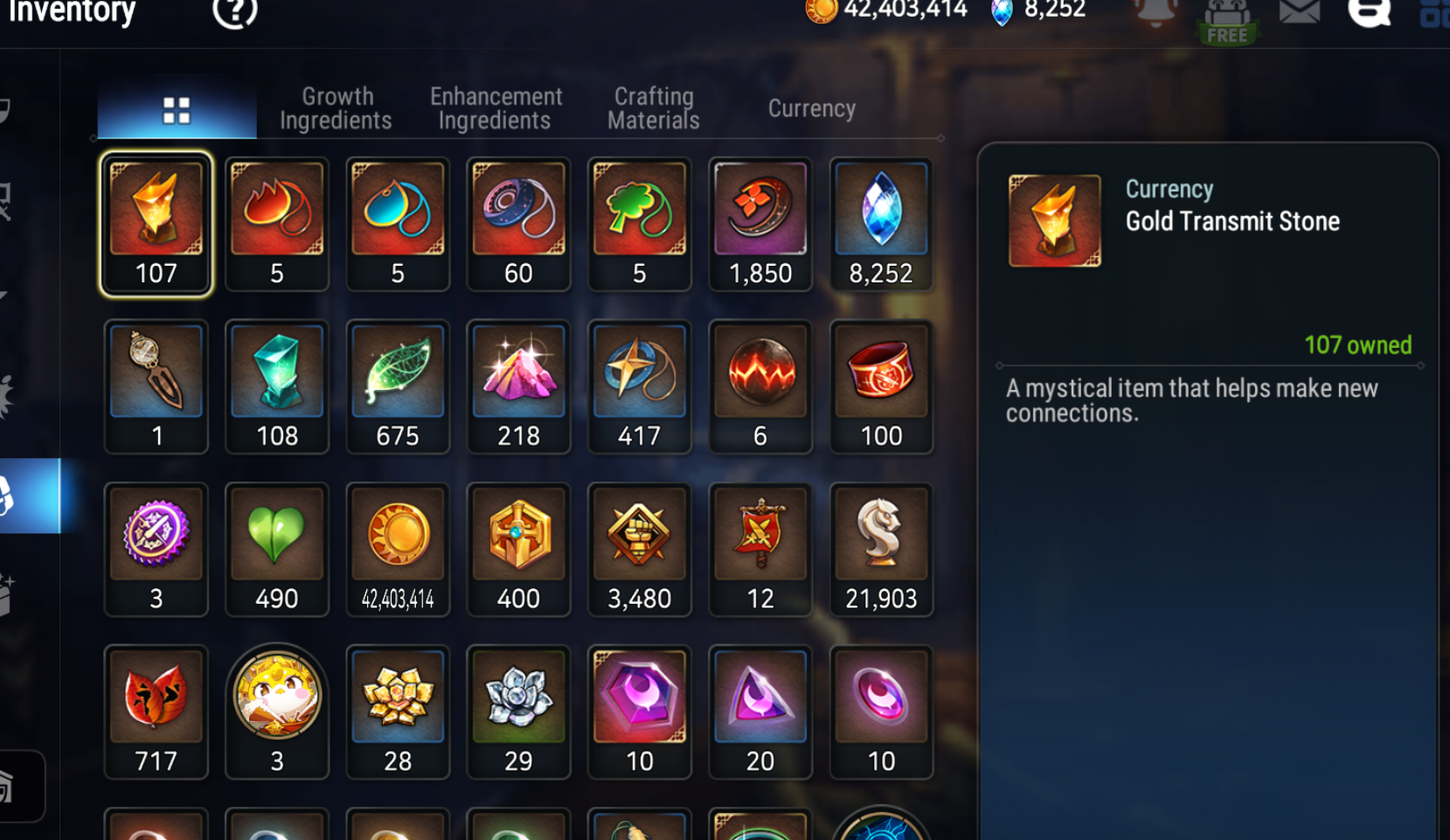The image size is (1450, 840).
Task: Choose the gold coin slot showing 42,403,414
Action: (x=398, y=549)
